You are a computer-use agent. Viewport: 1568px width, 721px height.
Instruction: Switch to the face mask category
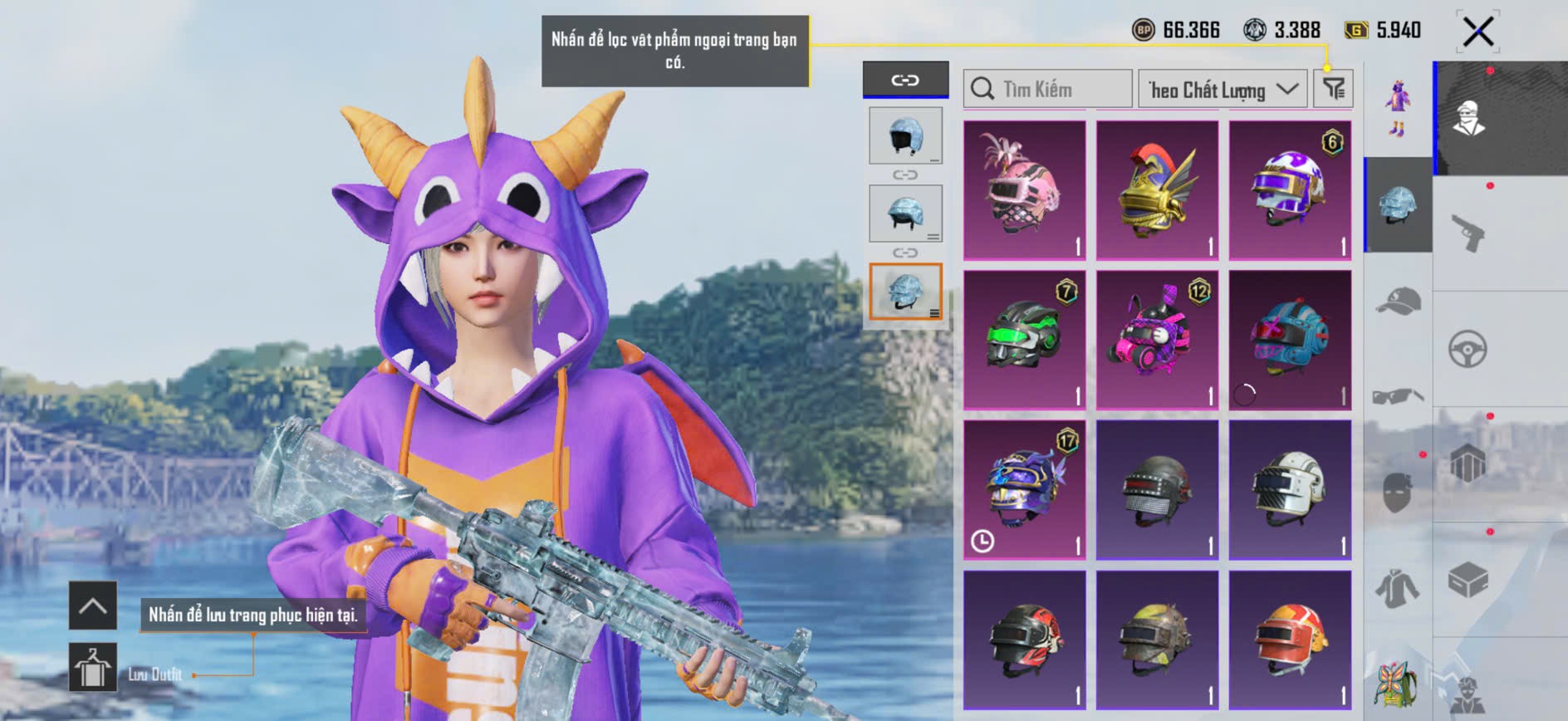pos(1399,492)
